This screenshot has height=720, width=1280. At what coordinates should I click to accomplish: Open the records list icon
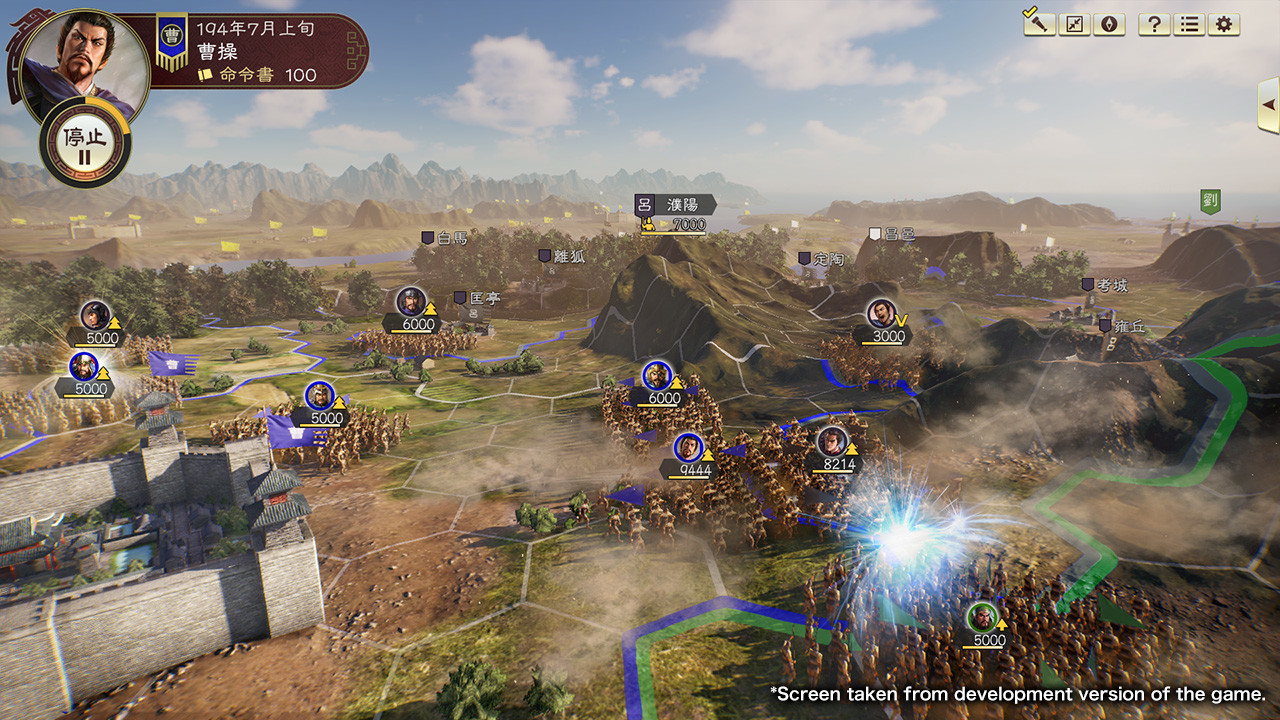1188,24
